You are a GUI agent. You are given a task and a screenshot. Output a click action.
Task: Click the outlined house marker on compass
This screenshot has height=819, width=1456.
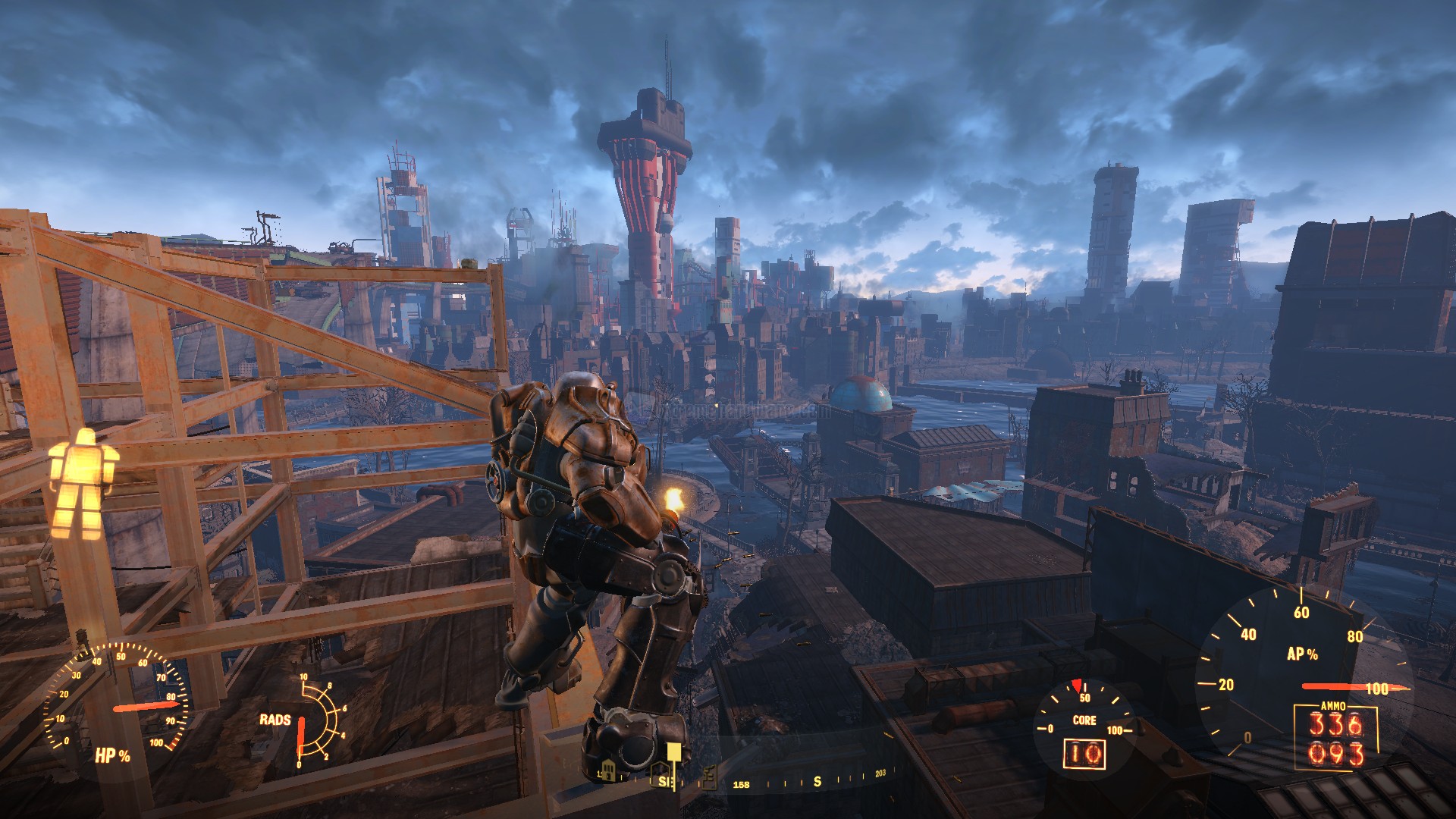click(x=661, y=773)
